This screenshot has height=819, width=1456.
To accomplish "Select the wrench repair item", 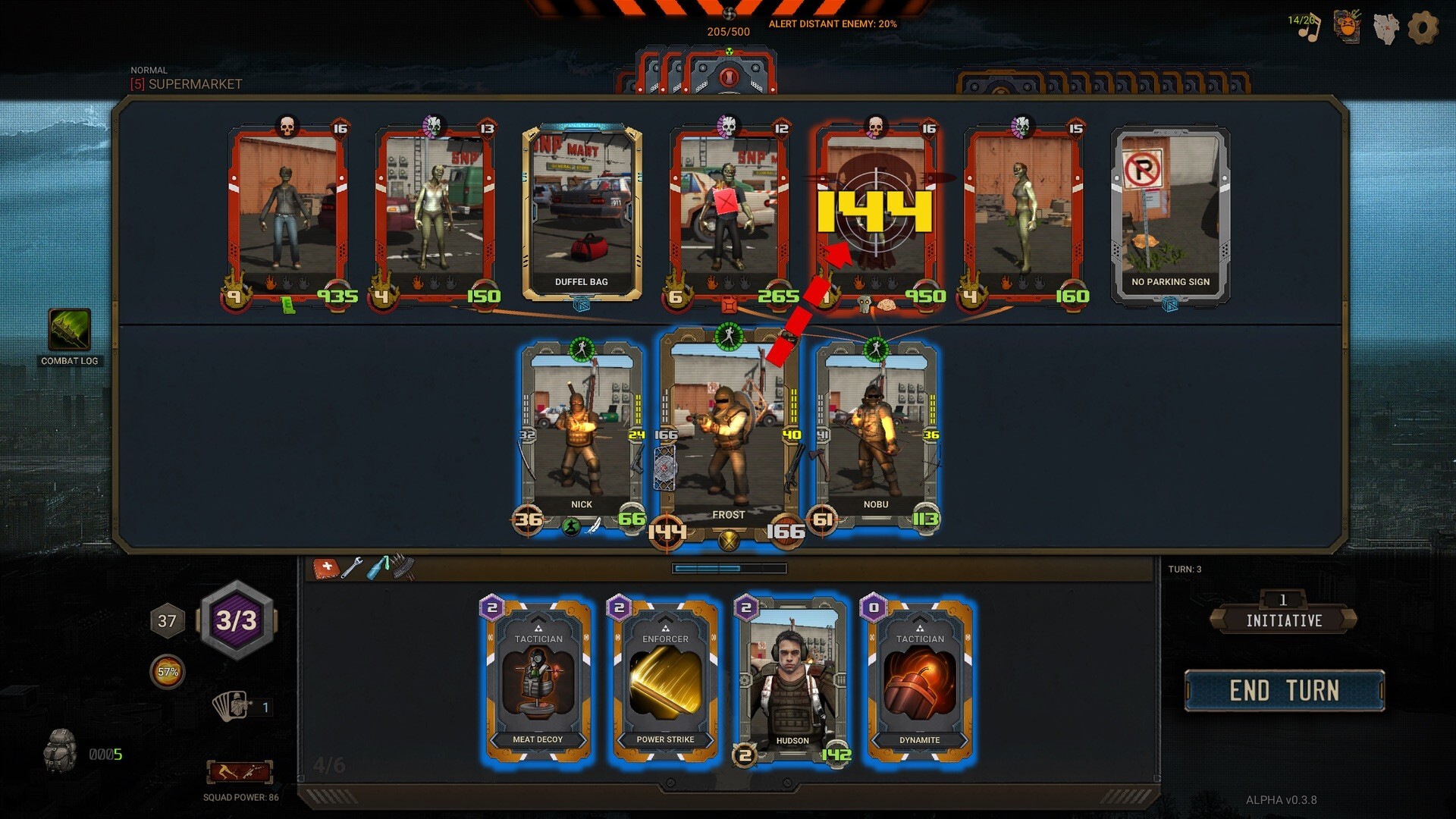I will pyautogui.click(x=353, y=568).
